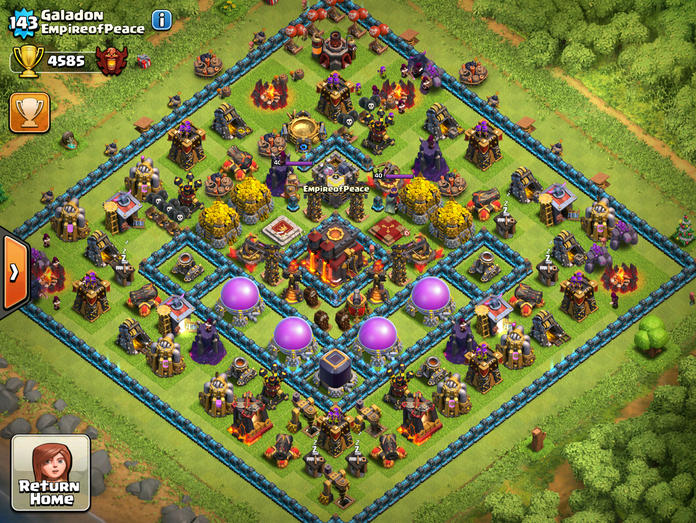This screenshot has width=696, height=523.
Task: Open the blue player info button
Action: point(162,20)
